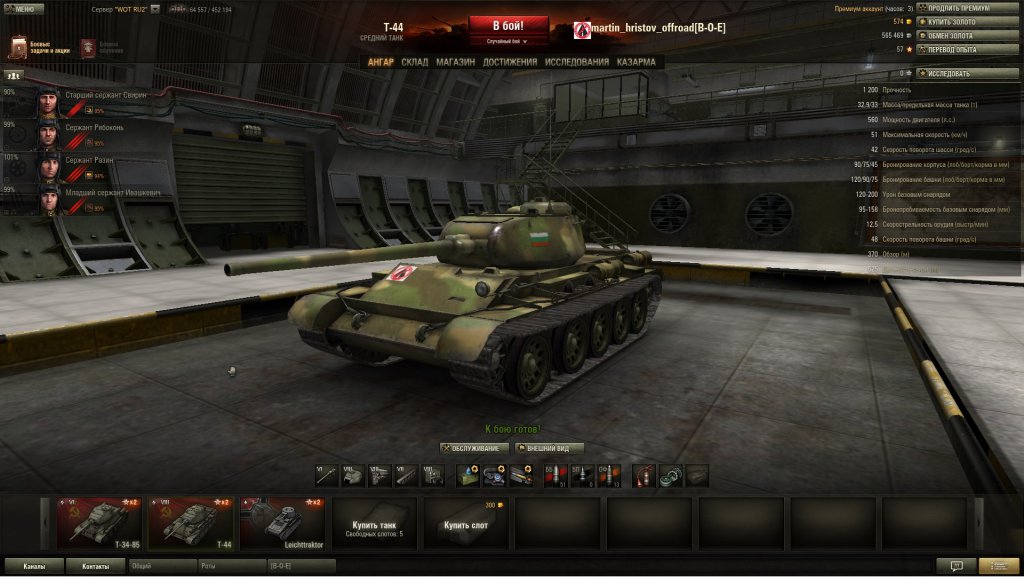Image resolution: width=1024 pixels, height=587 pixels.
Task: Select the Leichttraktor tank tile
Action: click(282, 522)
